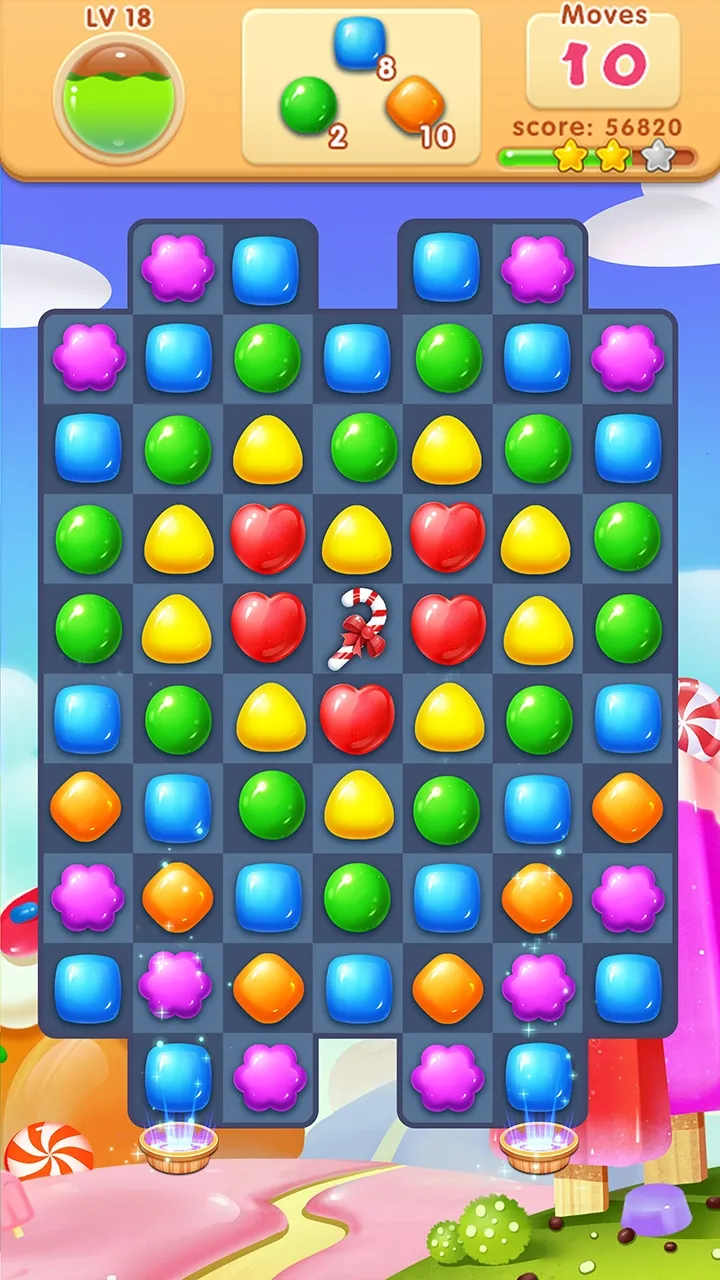
Task: Pick the yellow gumdrop directly below the lowest red heart
Action: coord(357,805)
